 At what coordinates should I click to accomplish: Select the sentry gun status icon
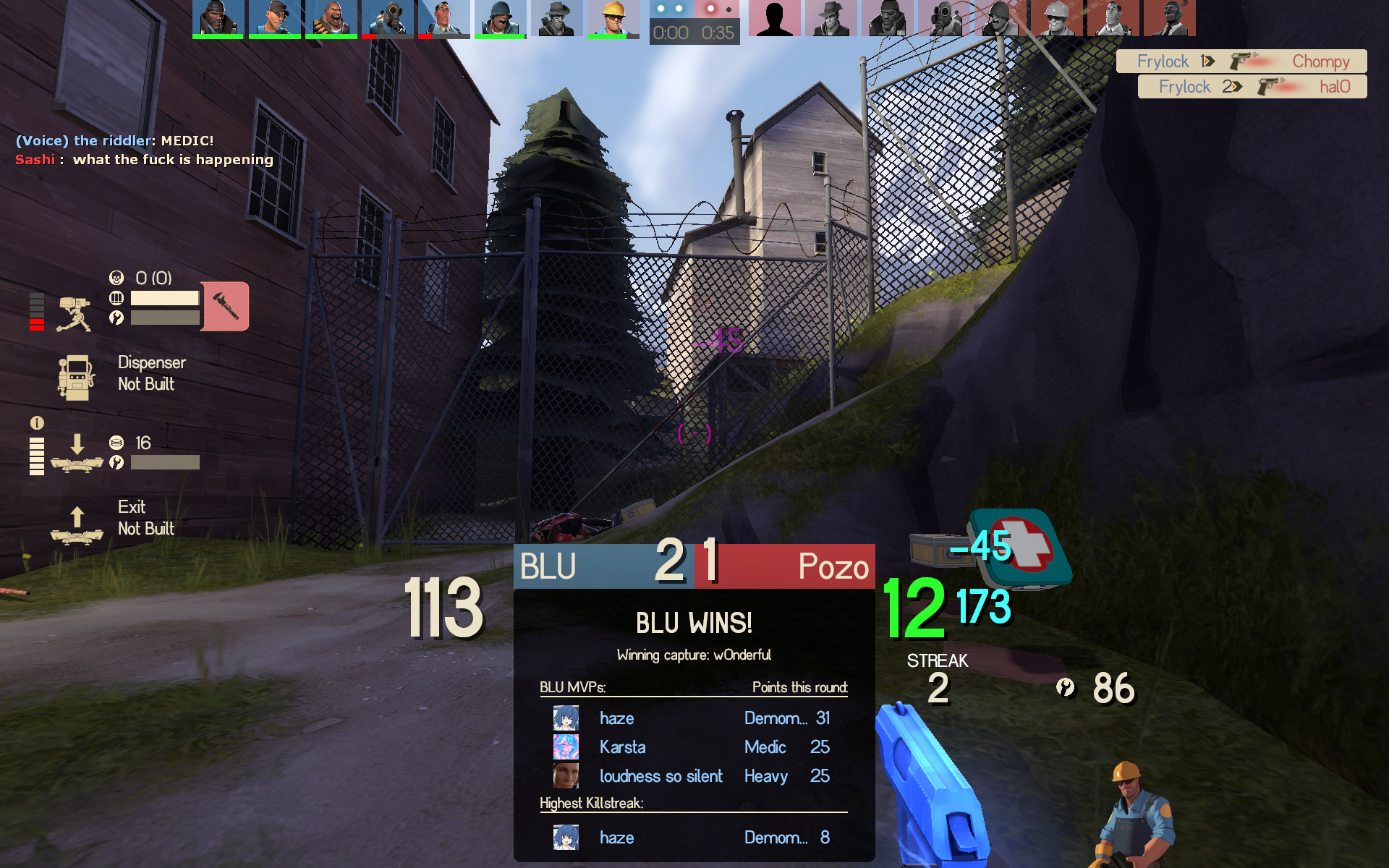[74, 314]
